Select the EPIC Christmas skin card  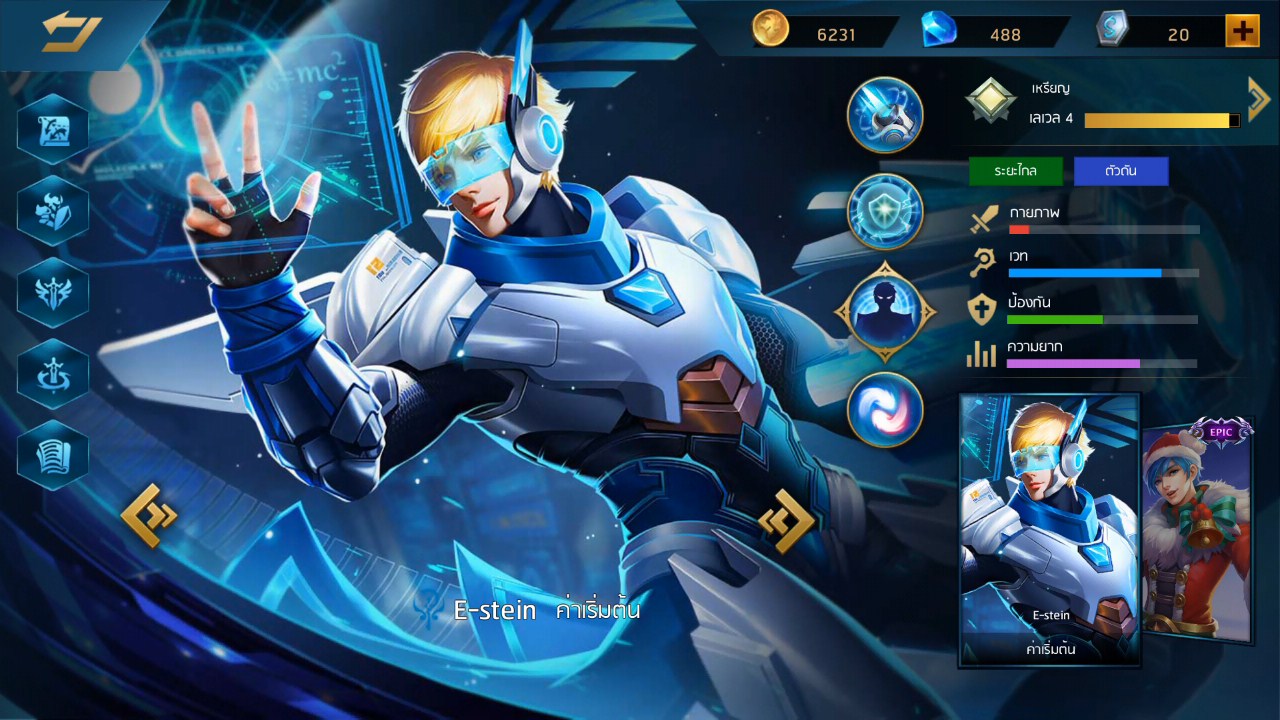click(1197, 528)
